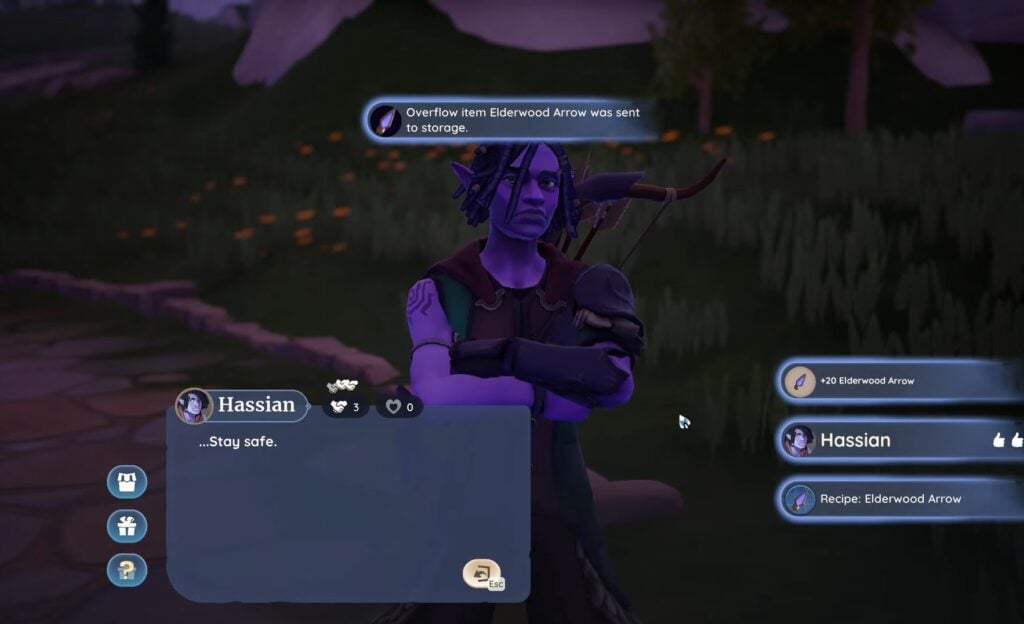Viewport: 1024px width, 624px height.
Task: Open Hassian's shop store button
Action: 127,482
